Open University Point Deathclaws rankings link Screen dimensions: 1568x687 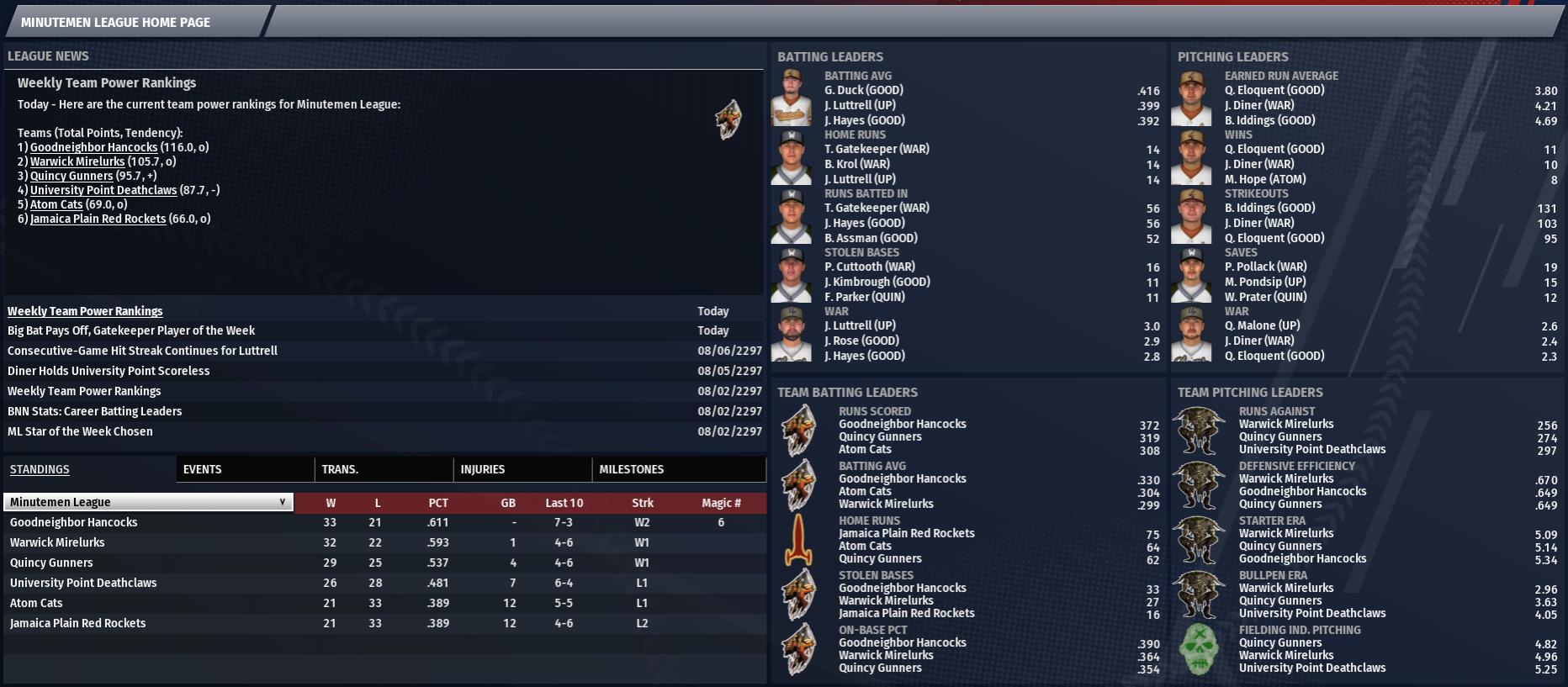pos(103,190)
